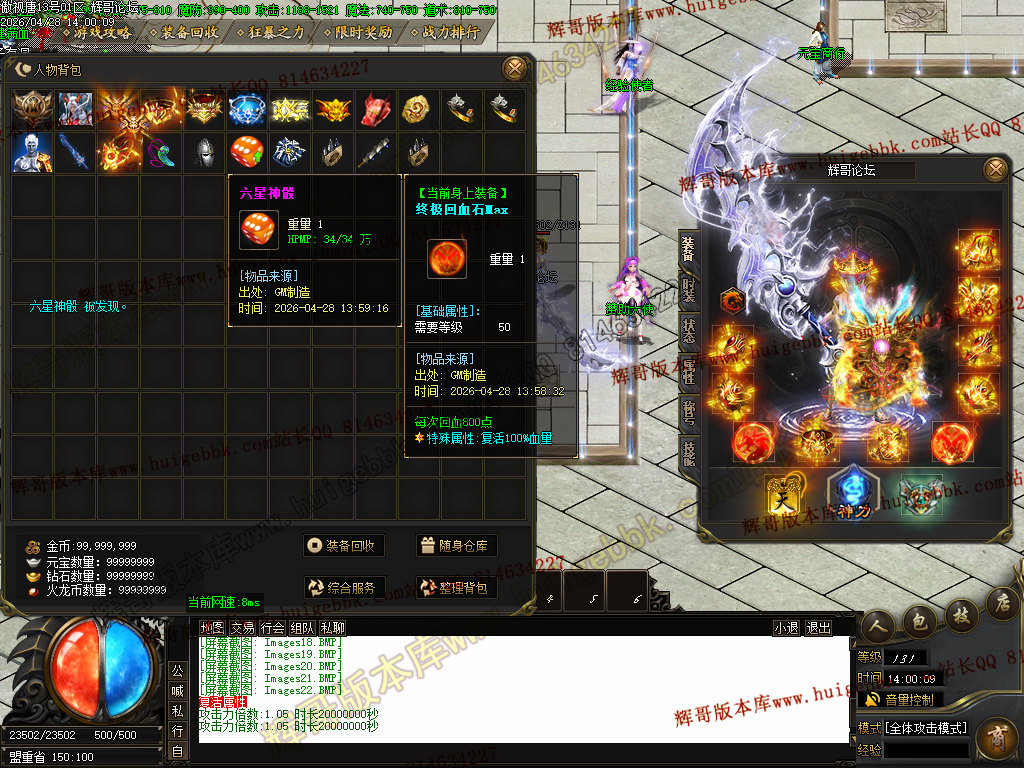Switch to the 时装 costume tab
The height and width of the screenshot is (768, 1024).
pyautogui.click(x=688, y=290)
